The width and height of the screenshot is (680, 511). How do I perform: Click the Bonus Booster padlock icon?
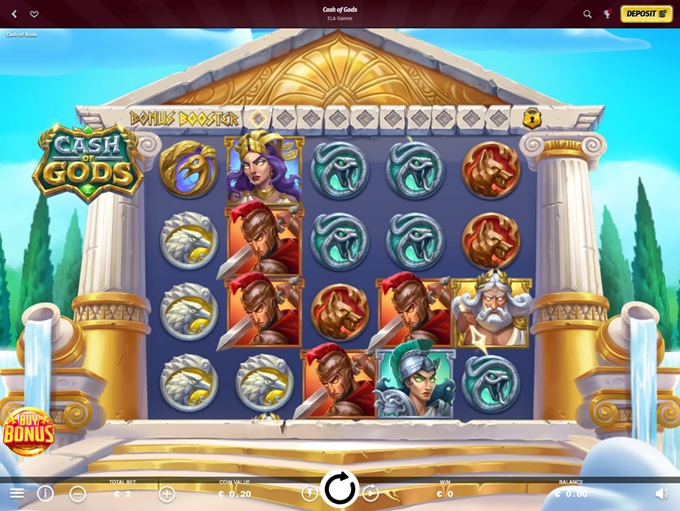[532, 118]
